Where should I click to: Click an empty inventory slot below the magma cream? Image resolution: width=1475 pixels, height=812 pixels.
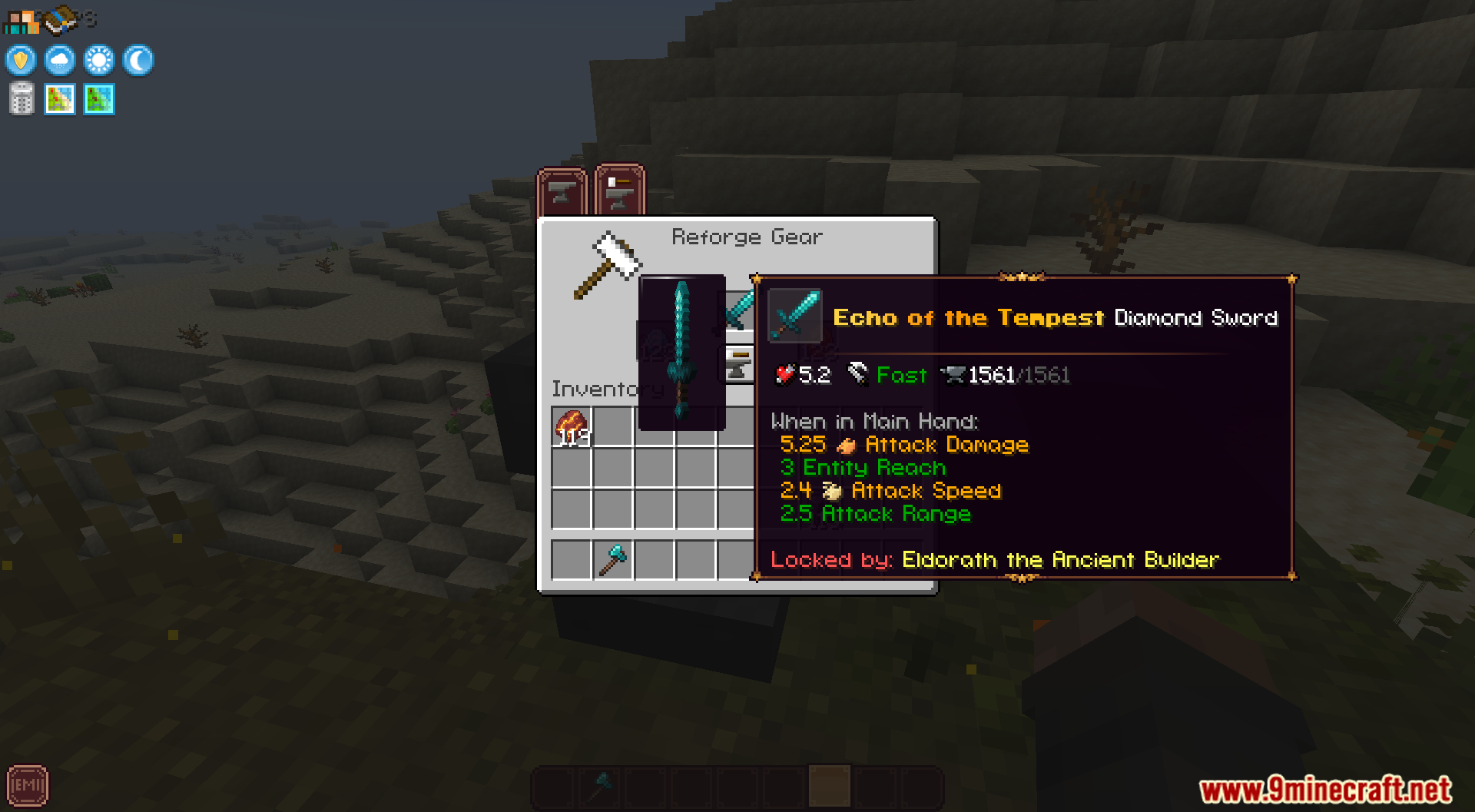click(570, 467)
